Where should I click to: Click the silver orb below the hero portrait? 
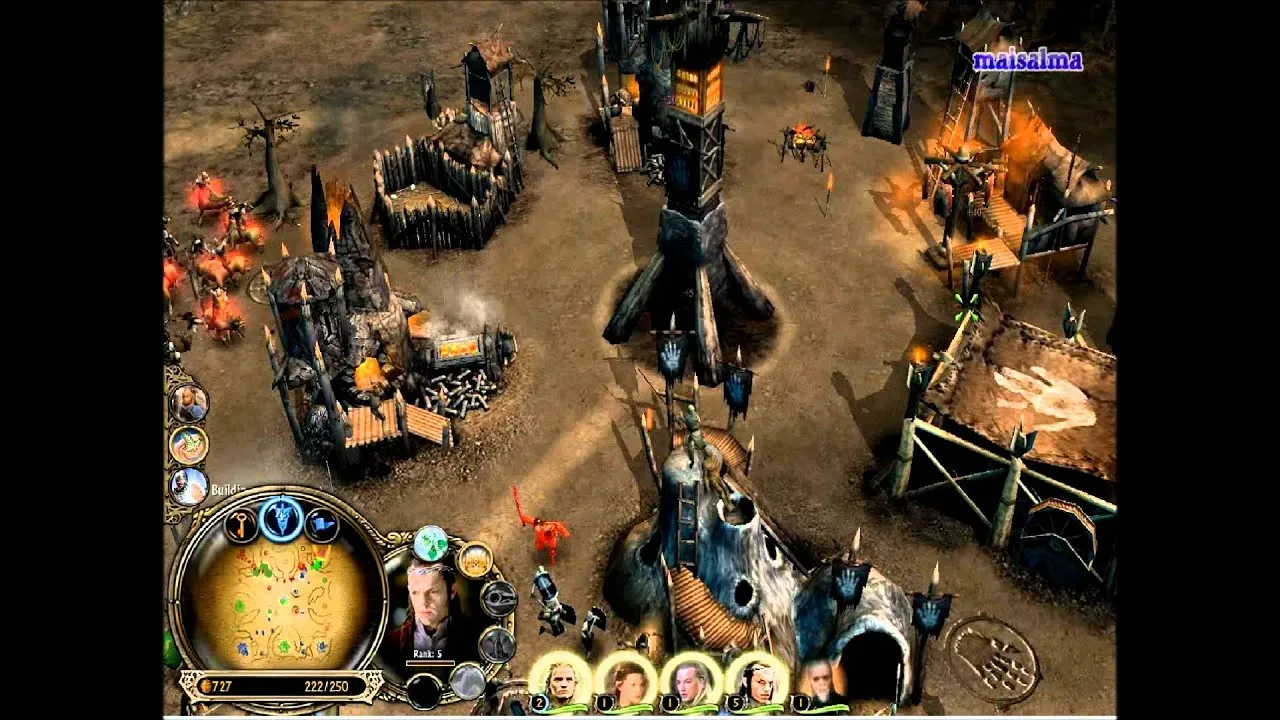tap(466, 681)
